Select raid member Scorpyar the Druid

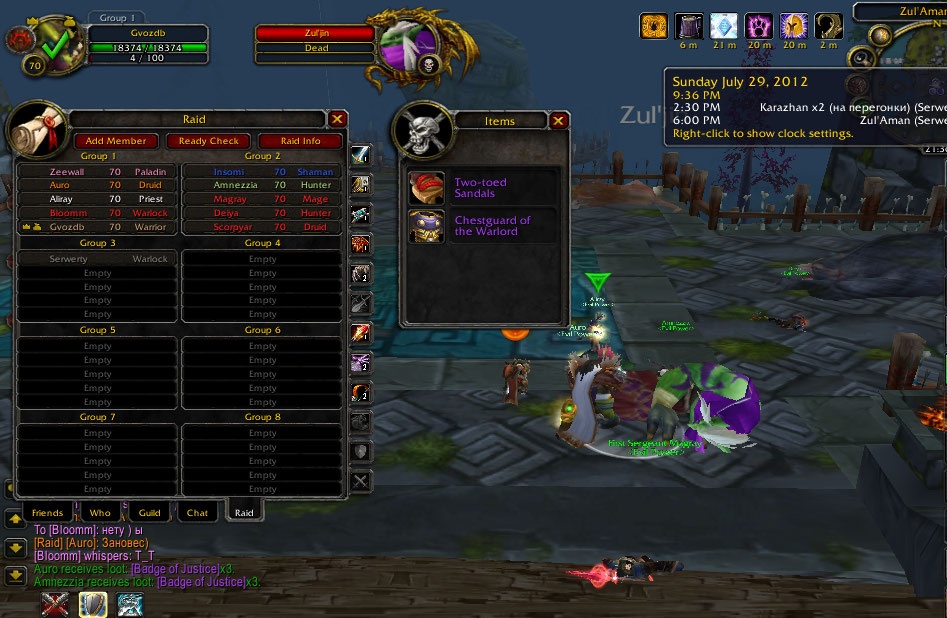click(x=262, y=227)
